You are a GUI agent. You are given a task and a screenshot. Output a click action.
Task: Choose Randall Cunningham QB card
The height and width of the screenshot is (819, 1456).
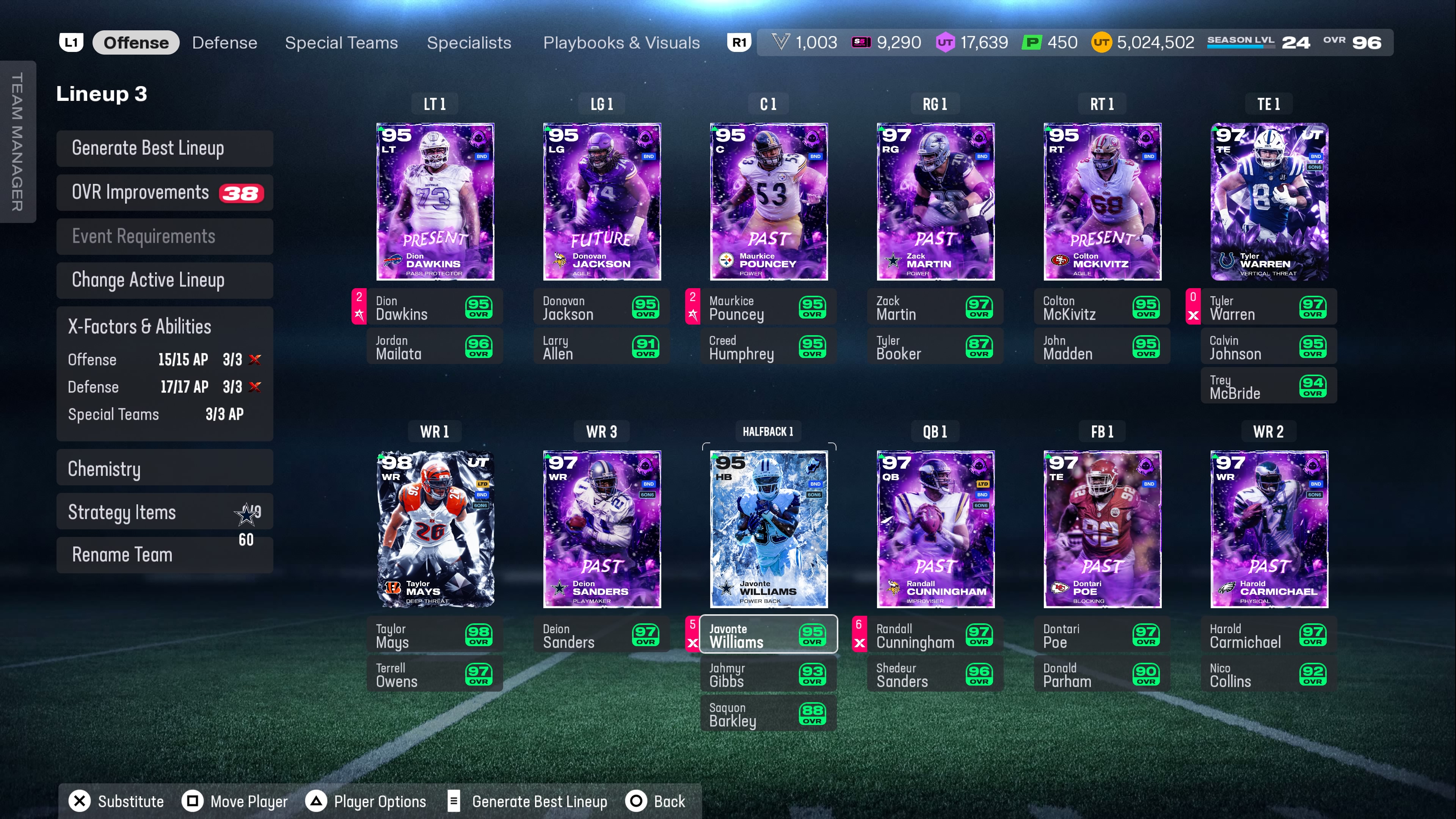pyautogui.click(x=935, y=529)
